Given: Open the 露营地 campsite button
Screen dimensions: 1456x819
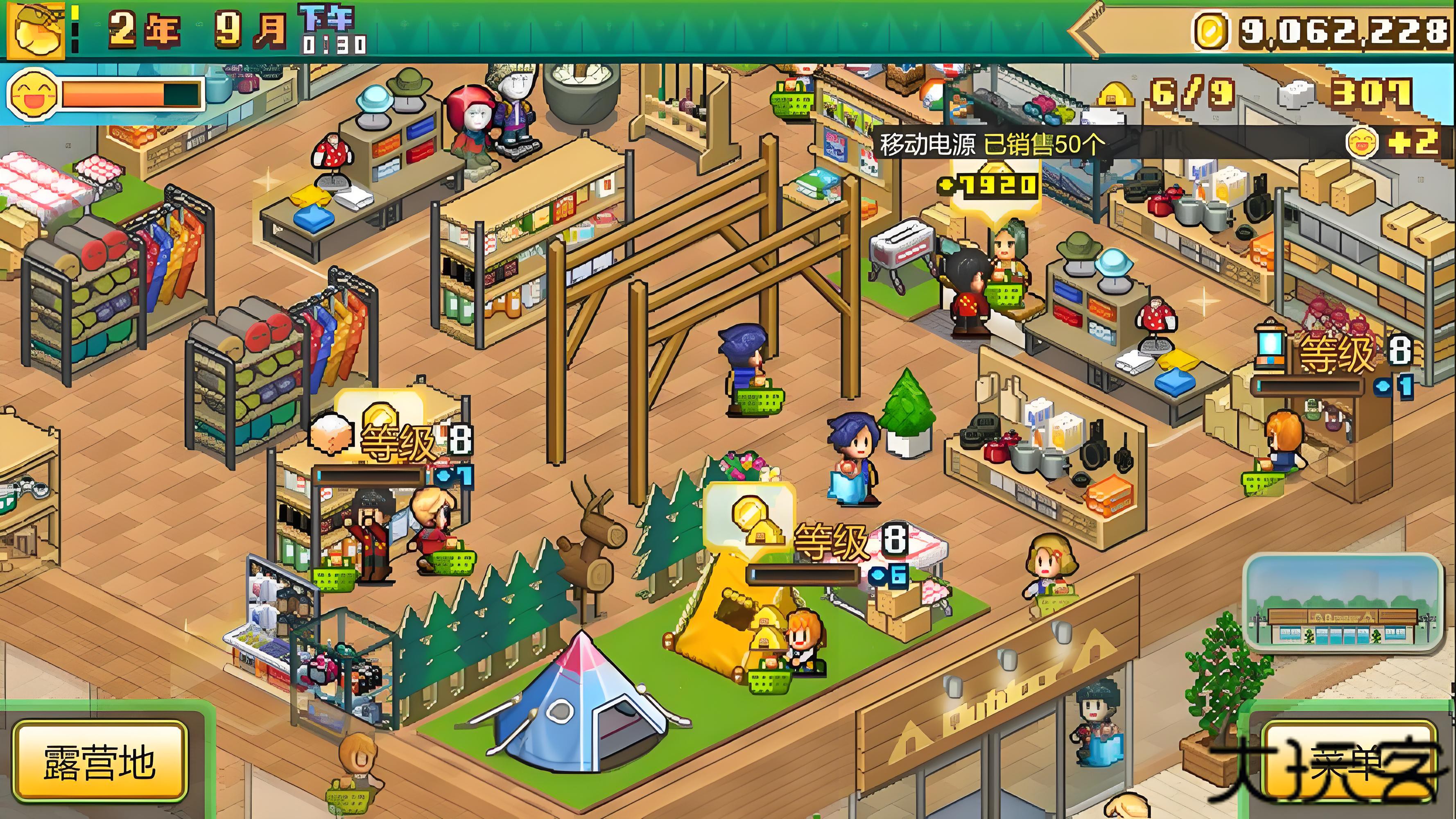Looking at the screenshot, I should pos(100,761).
